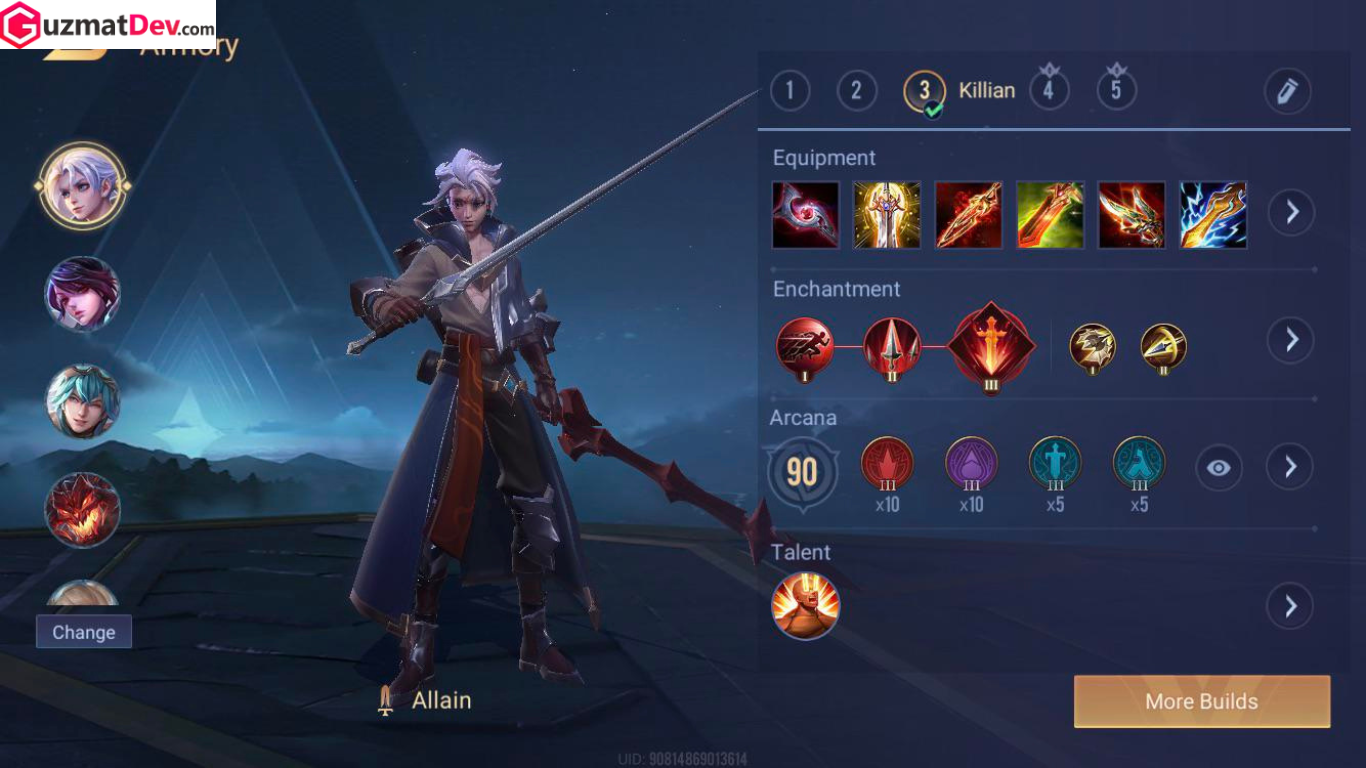1366x768 pixels.
Task: Select build preset 4
Action: (x=1048, y=91)
